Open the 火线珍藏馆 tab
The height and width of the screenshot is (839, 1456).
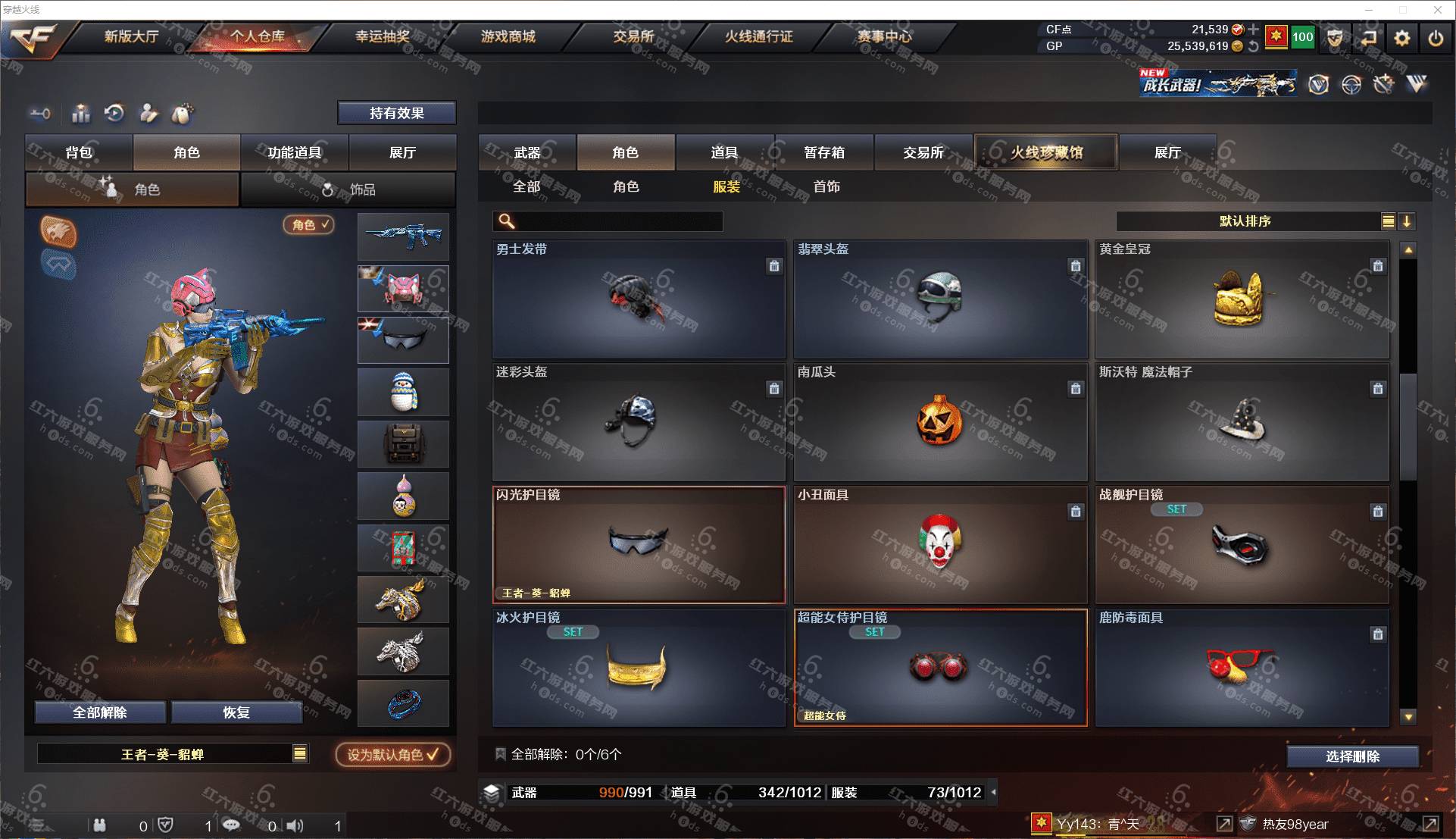coord(1045,152)
